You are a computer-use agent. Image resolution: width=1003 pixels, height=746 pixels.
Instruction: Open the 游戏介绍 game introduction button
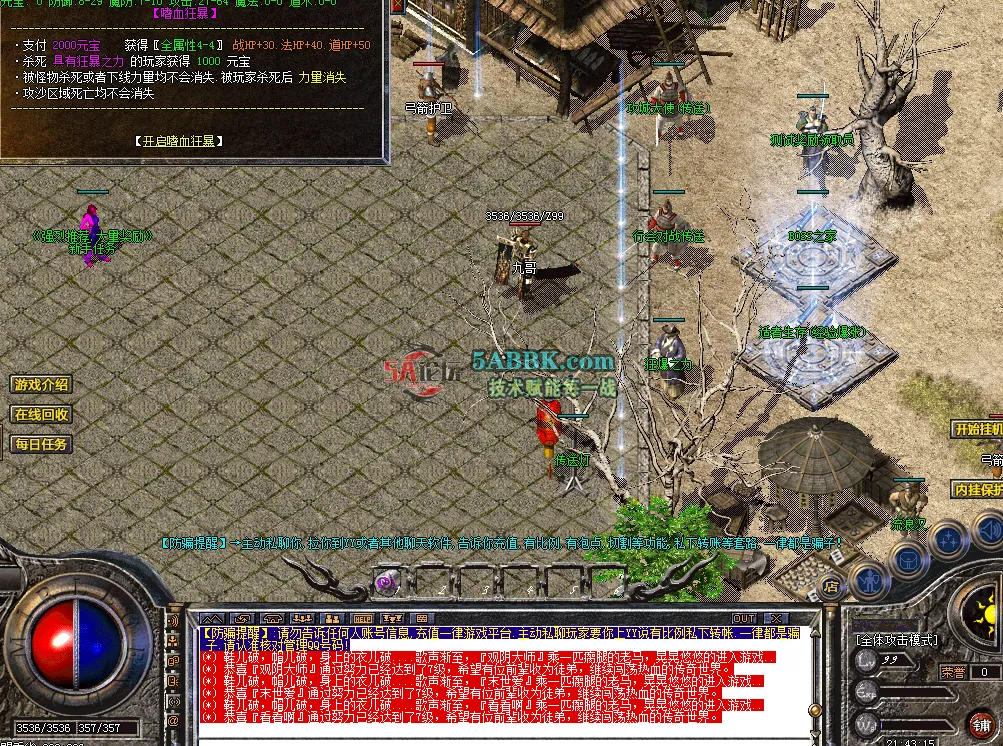(x=41, y=385)
